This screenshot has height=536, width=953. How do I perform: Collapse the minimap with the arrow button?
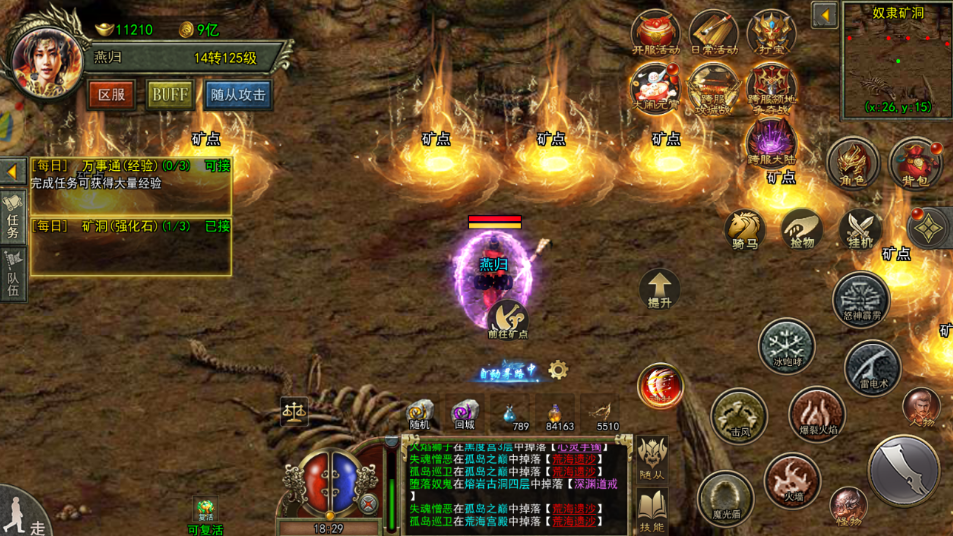[x=824, y=16]
